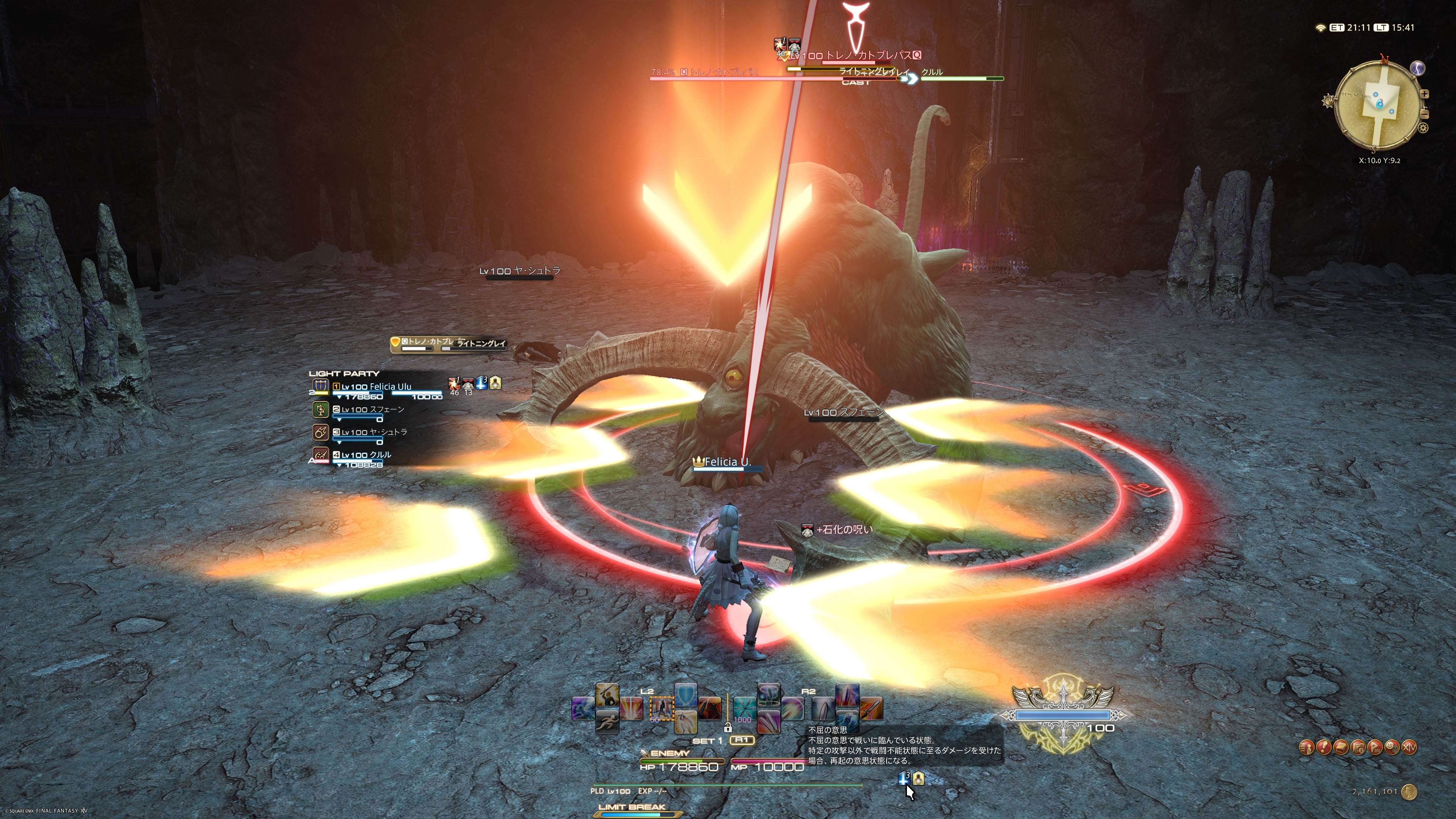
Task: Open the minimap gear settings
Action: [1423, 128]
